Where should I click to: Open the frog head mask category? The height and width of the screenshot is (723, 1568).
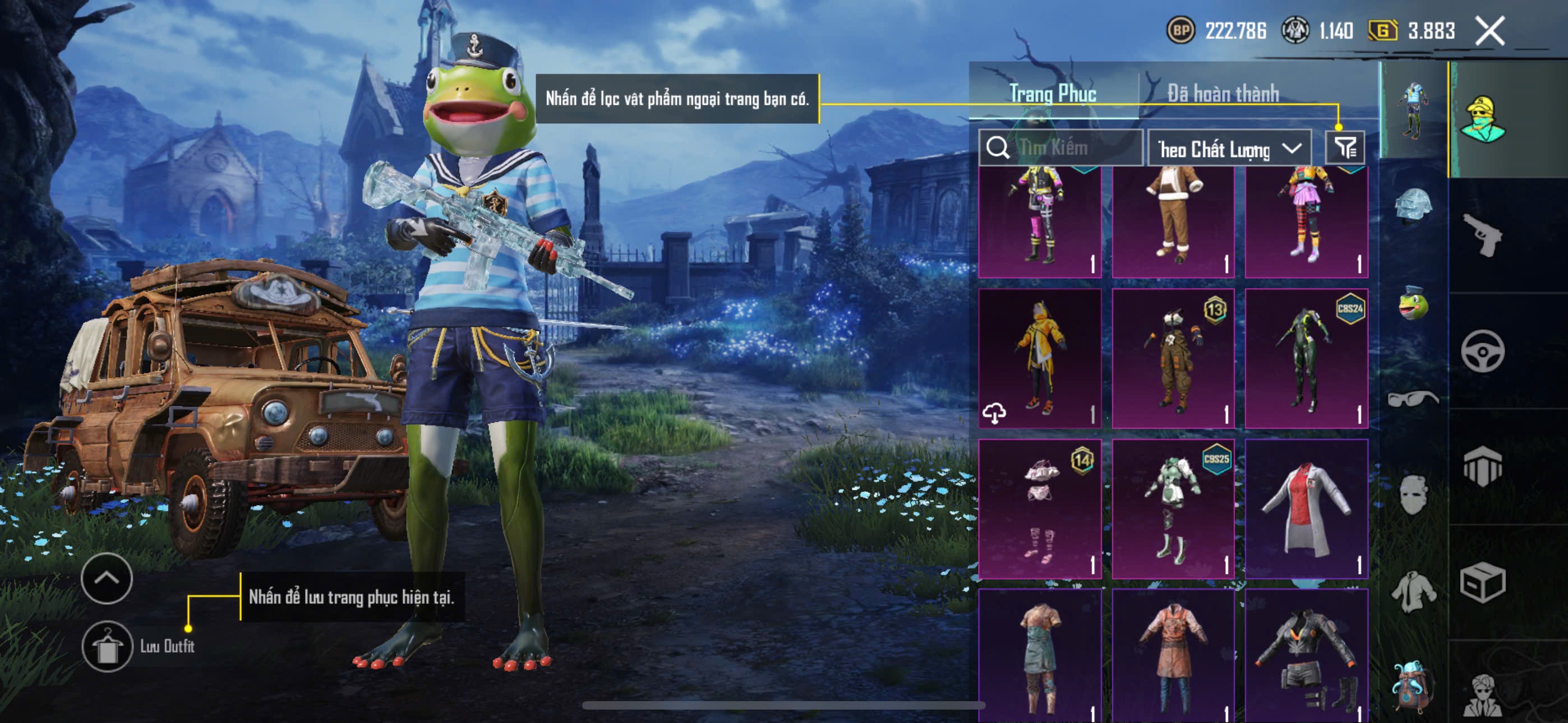(1413, 303)
